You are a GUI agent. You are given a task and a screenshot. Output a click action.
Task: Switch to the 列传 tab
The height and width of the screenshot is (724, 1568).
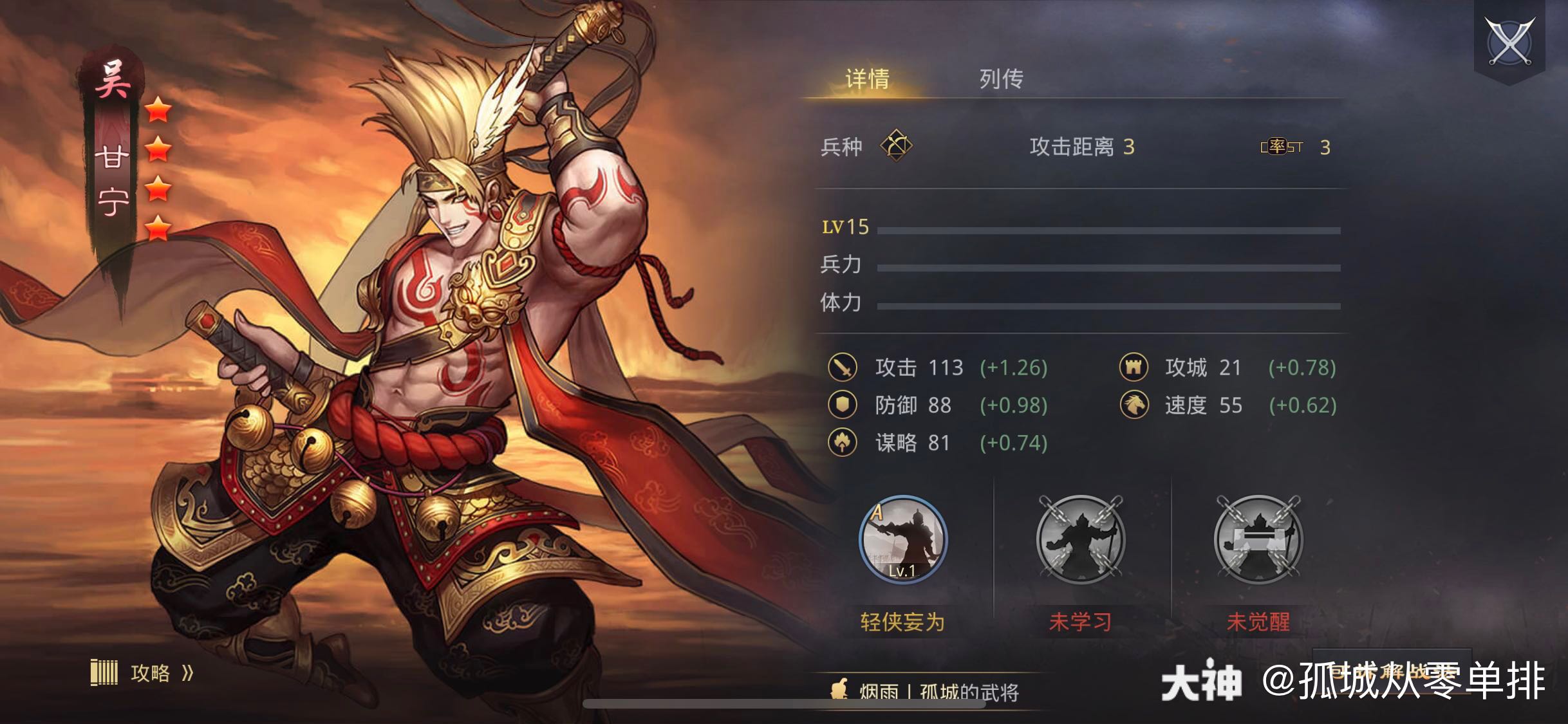pos(1000,79)
